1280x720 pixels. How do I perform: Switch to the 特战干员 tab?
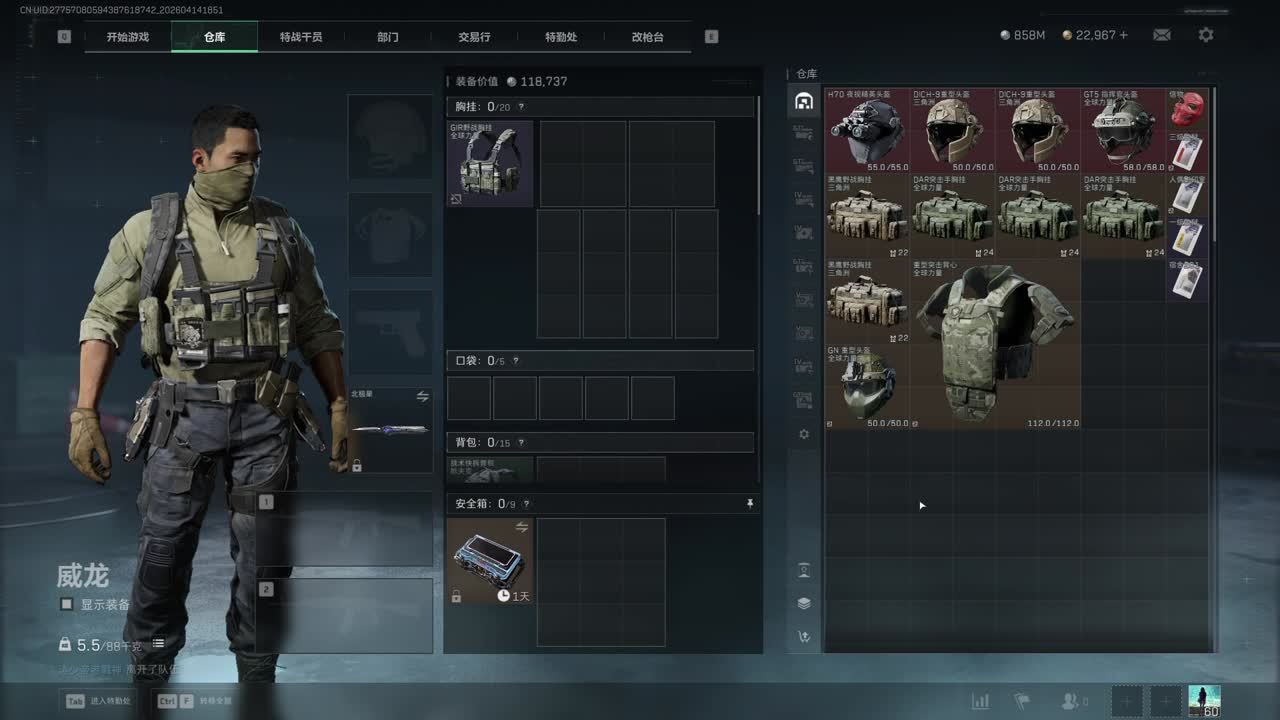click(301, 37)
